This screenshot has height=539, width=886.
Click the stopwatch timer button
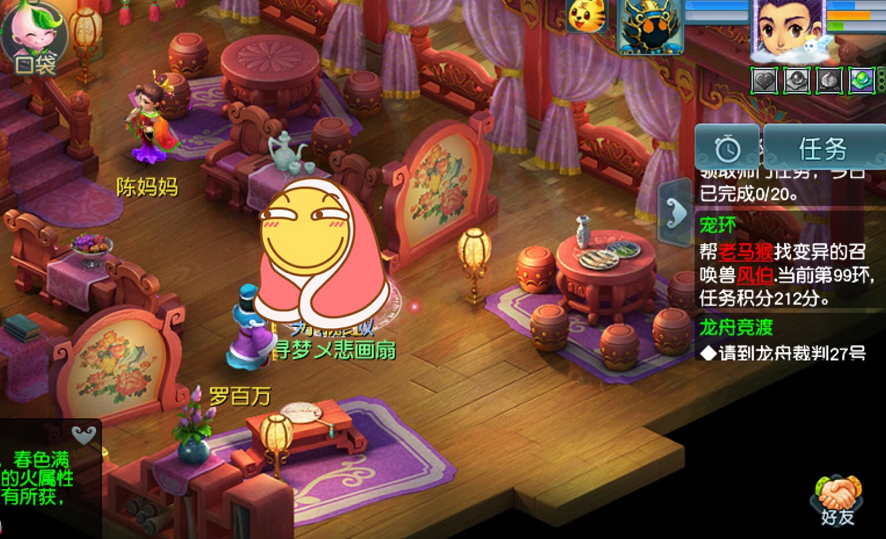(x=727, y=149)
